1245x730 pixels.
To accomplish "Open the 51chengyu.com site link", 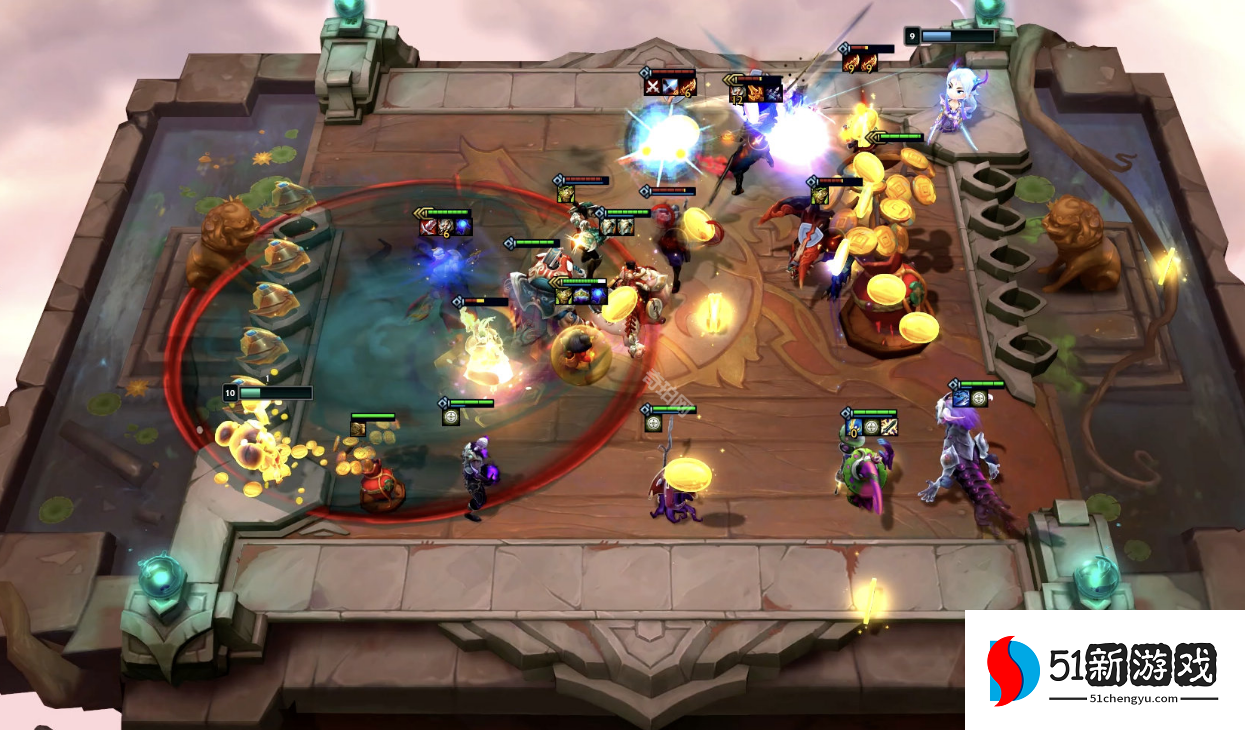I will [1133, 699].
